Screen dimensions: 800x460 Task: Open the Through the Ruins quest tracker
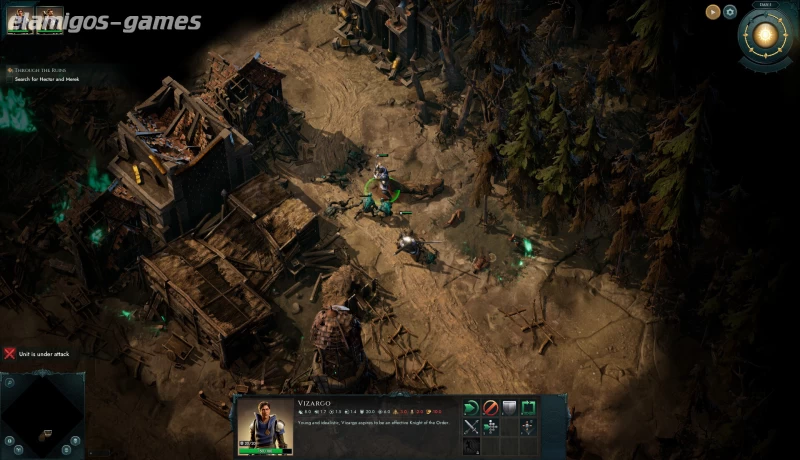(40, 71)
